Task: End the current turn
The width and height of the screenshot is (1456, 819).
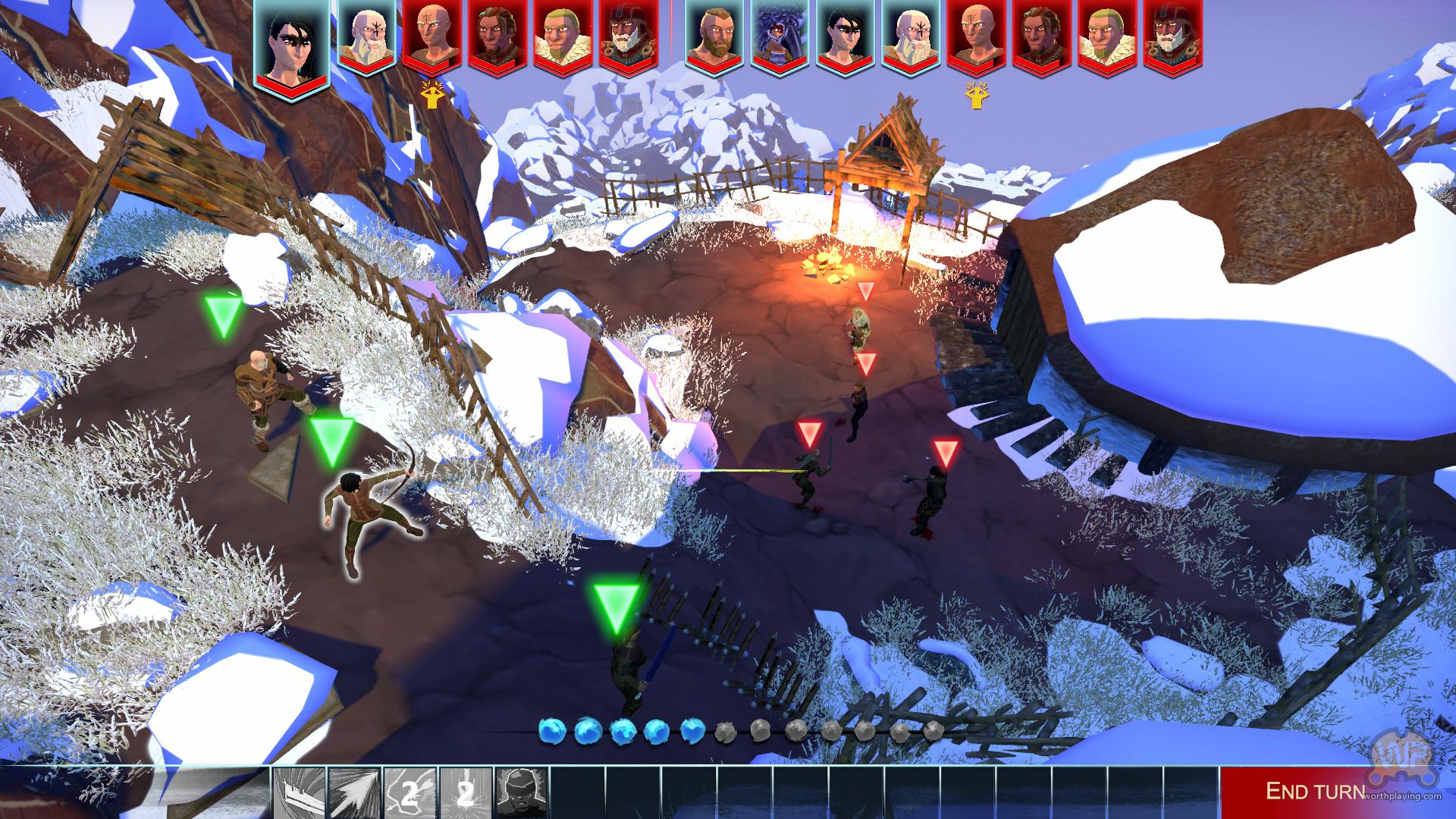Action: (1316, 791)
